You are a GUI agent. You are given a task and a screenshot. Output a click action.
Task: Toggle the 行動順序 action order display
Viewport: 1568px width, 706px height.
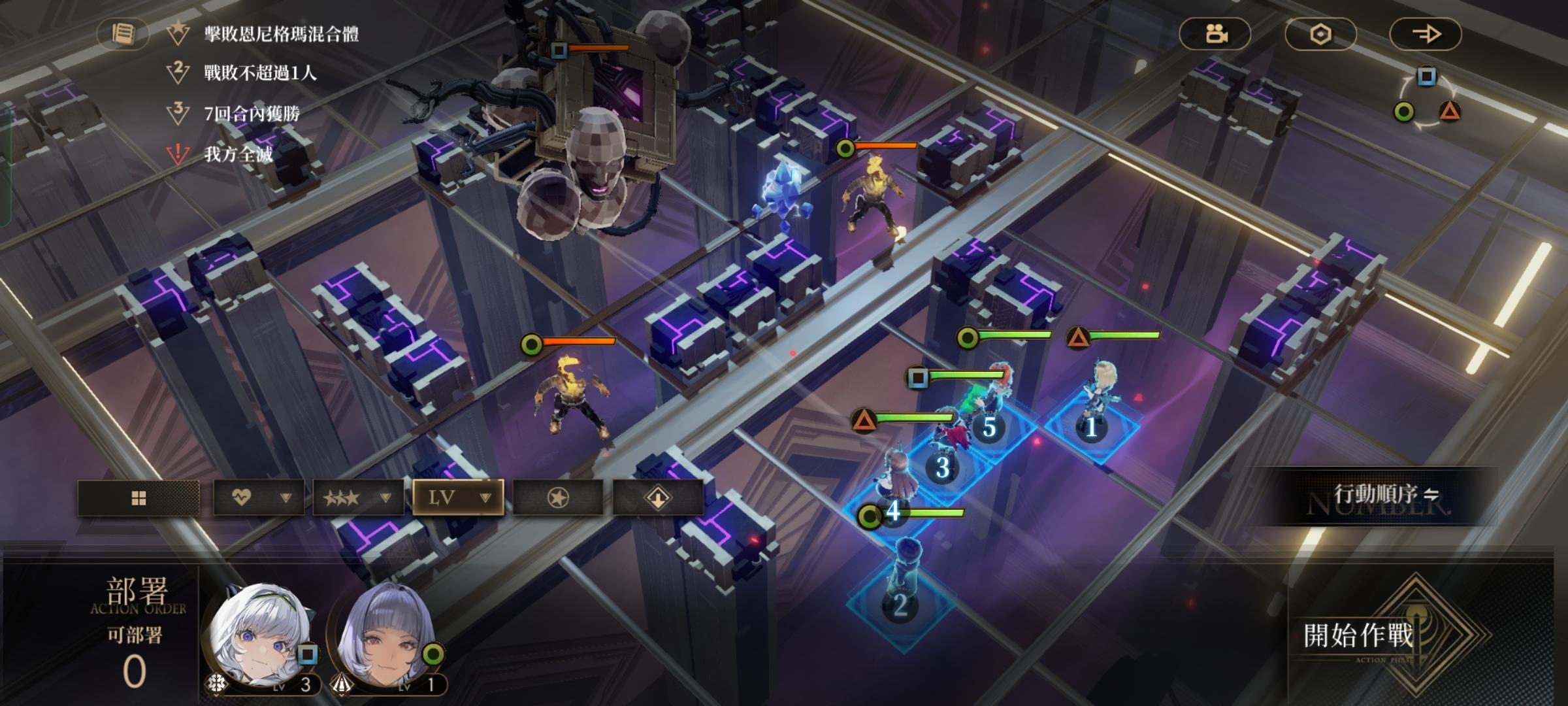pos(1385,495)
